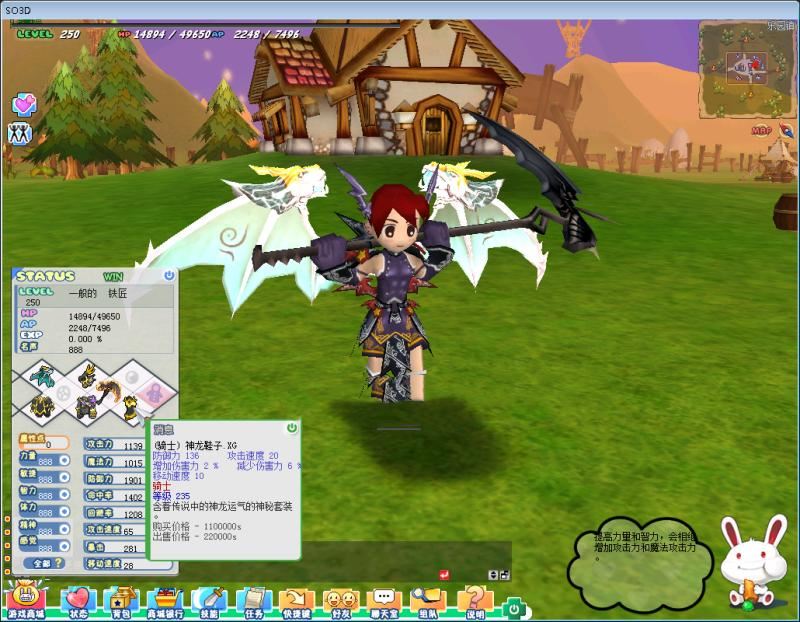Open the 技能 skills menu
Viewport: 800px width, 622px height.
click(209, 601)
